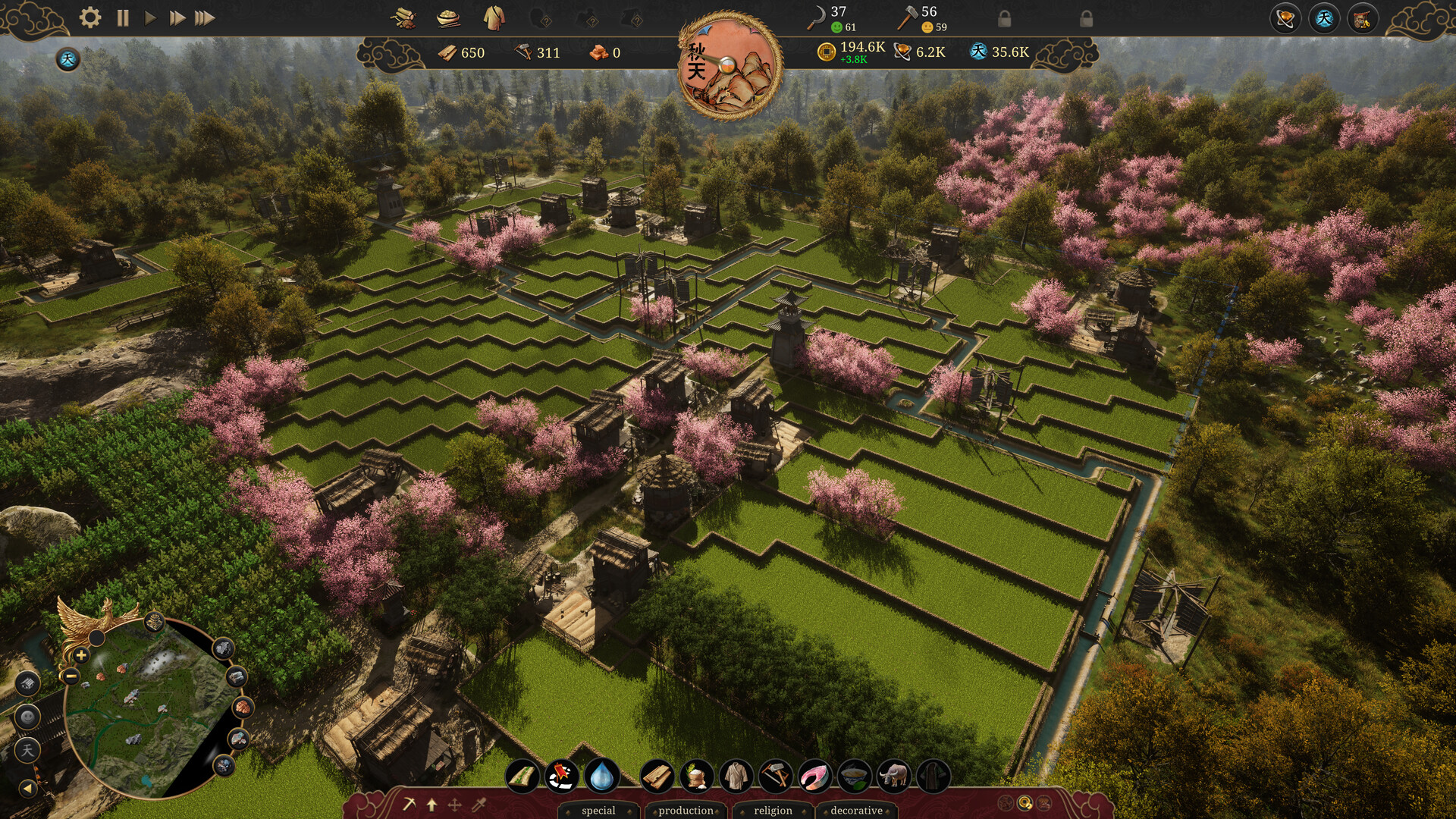Screen dimensions: 1456x819
Task: Expand the special category dropdown arrow
Action: pyautogui.click(x=628, y=811)
